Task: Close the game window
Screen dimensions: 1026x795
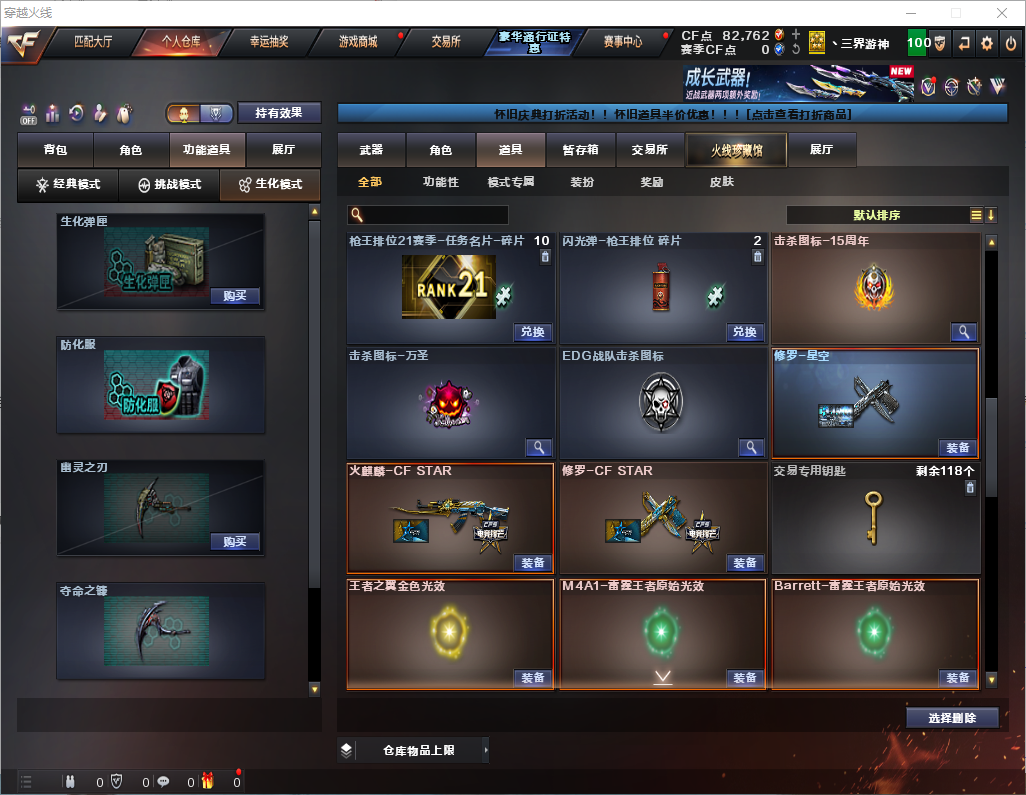Action: point(1002,13)
